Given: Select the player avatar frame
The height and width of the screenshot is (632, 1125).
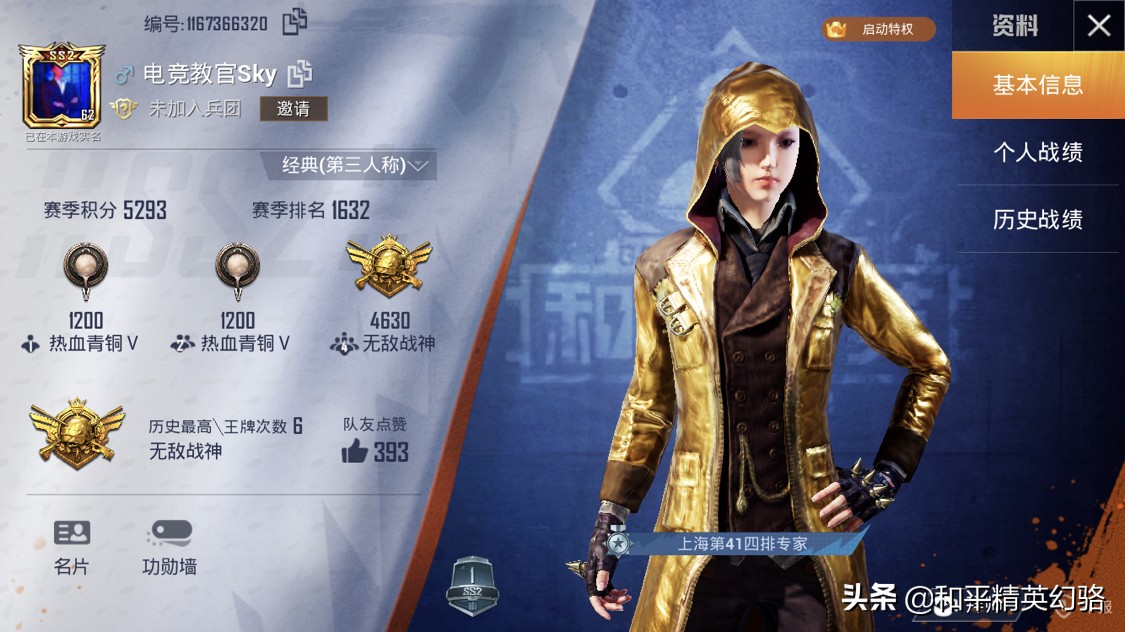Looking at the screenshot, I should pos(61,87).
